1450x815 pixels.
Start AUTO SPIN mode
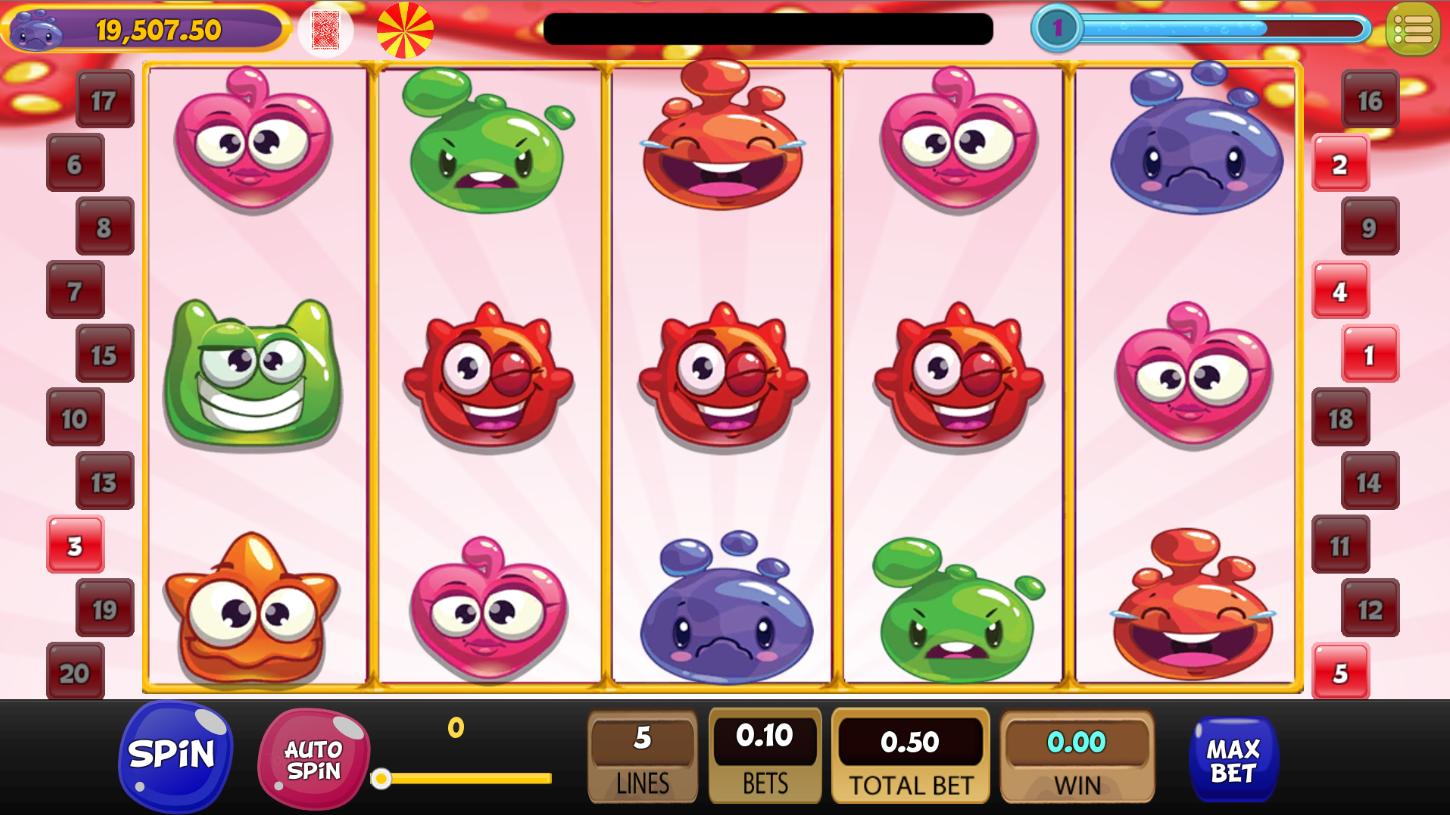[x=314, y=757]
